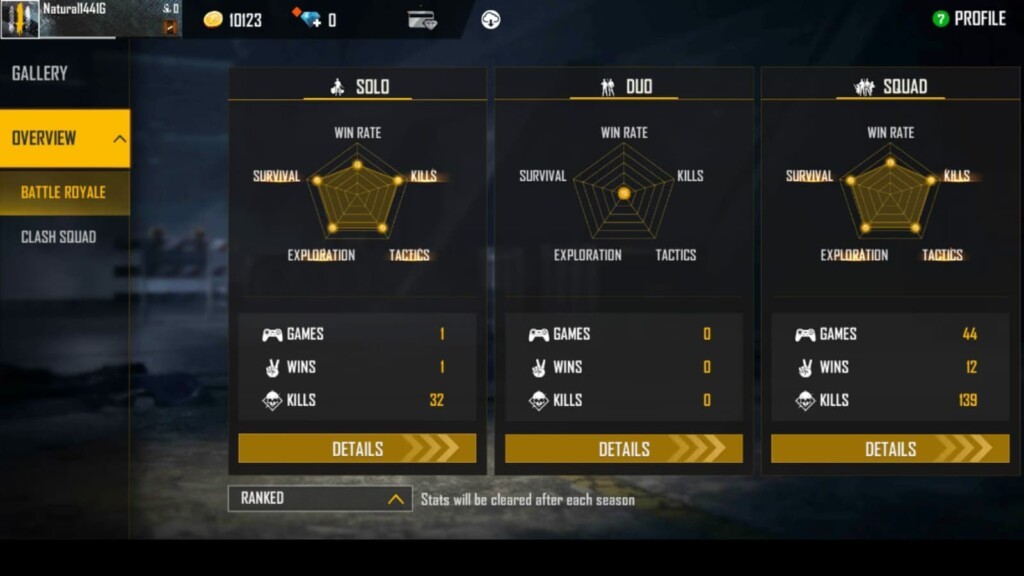
Task: View Solo mode details
Action: point(357,449)
